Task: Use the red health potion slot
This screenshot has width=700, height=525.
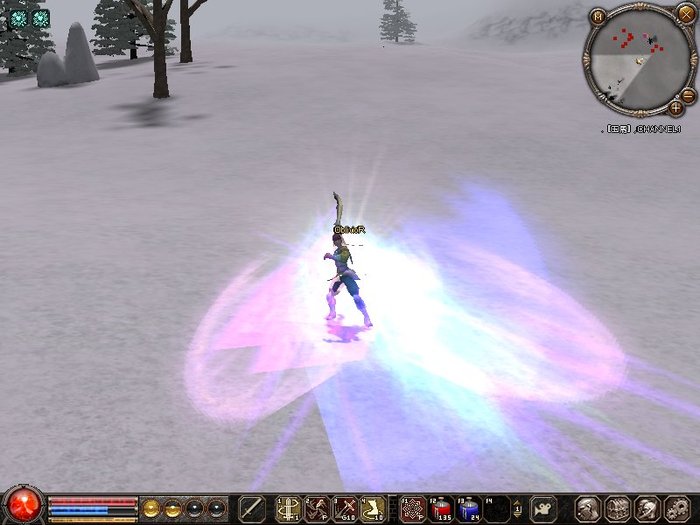Action: tap(441, 509)
